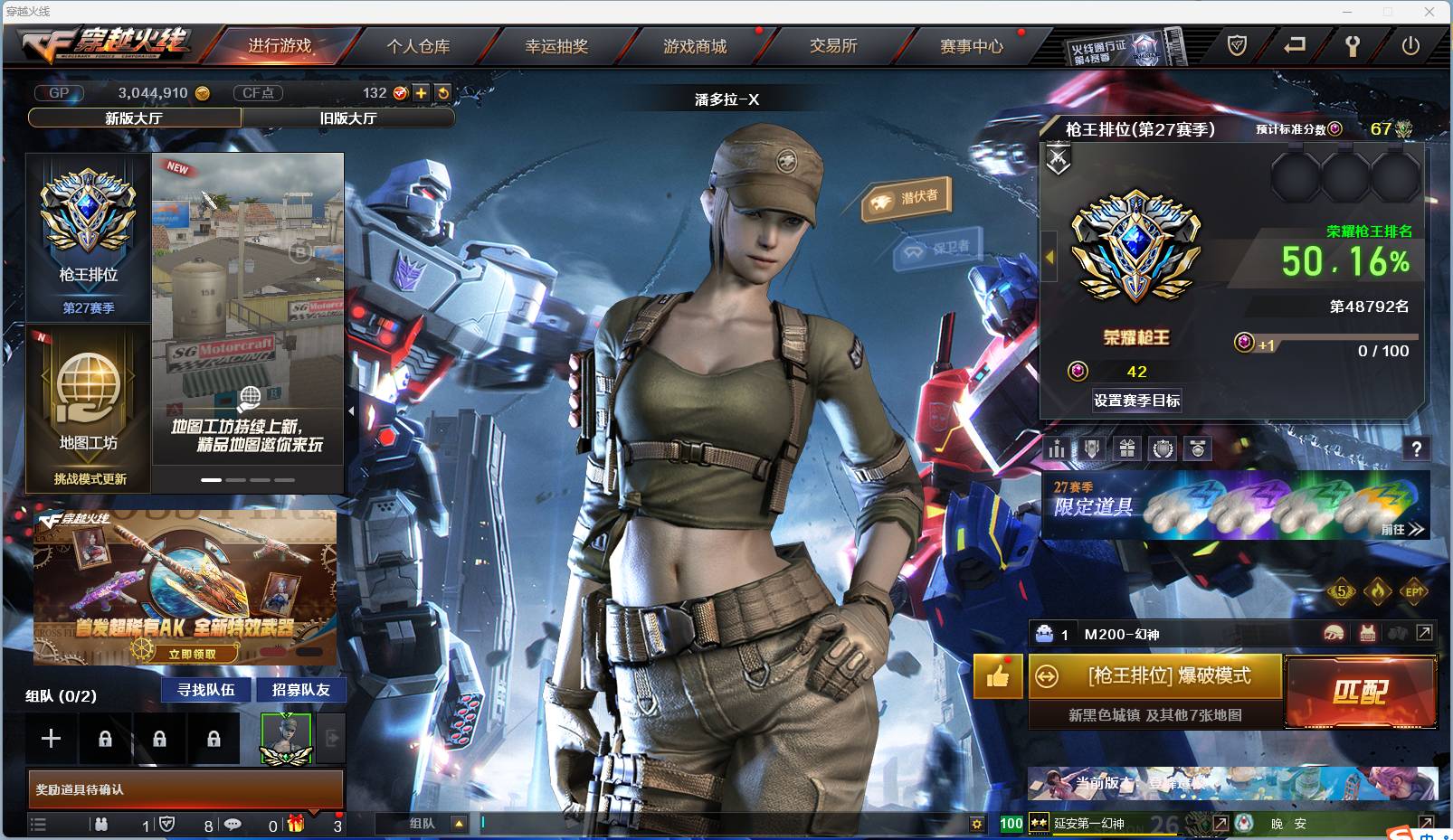Switch to the 旧版大厅 lobby toggle
This screenshot has height=840, width=1453.
pos(350,118)
